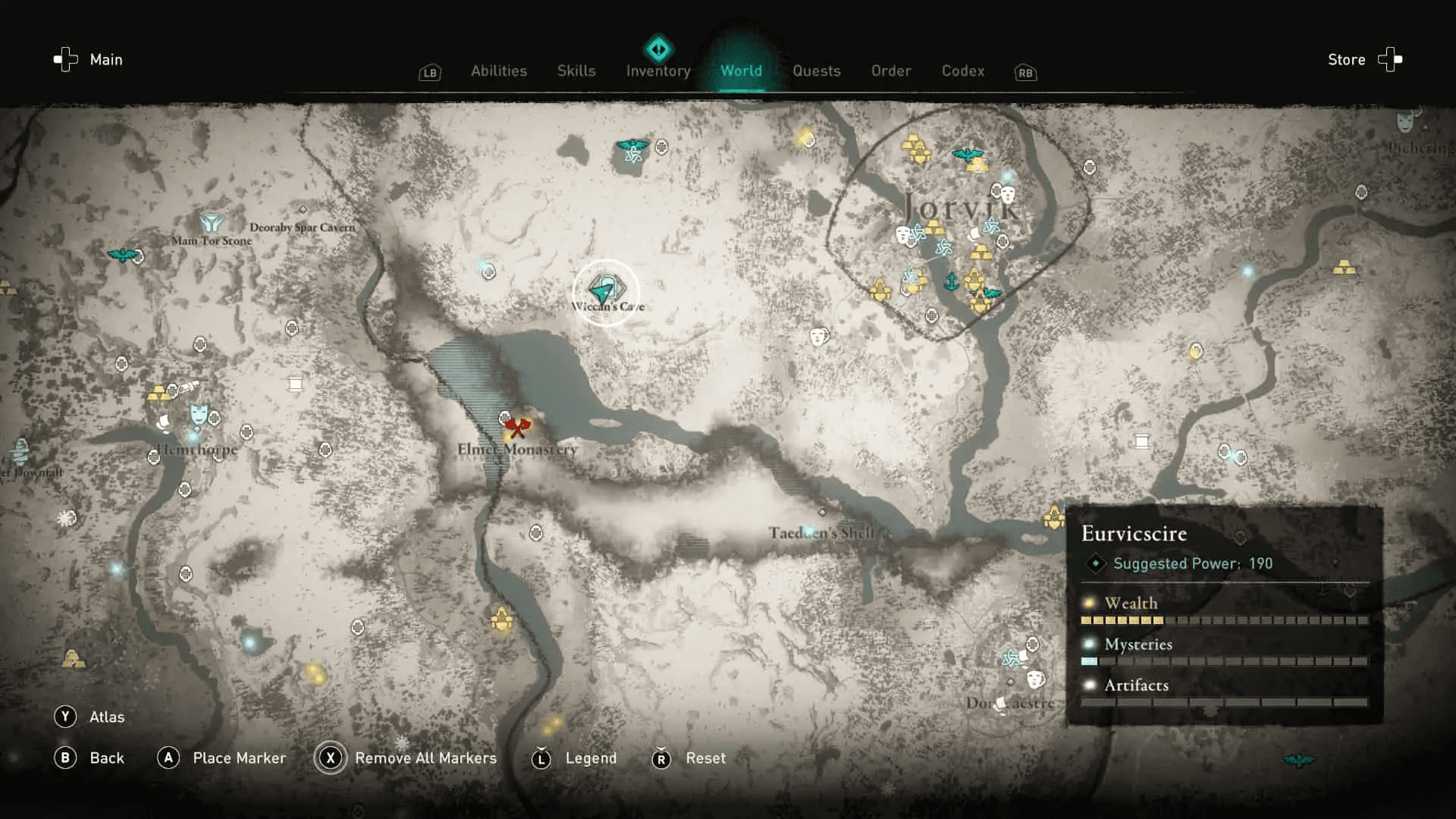Switch to the Quests tab
This screenshot has height=819, width=1456.
pyautogui.click(x=817, y=71)
